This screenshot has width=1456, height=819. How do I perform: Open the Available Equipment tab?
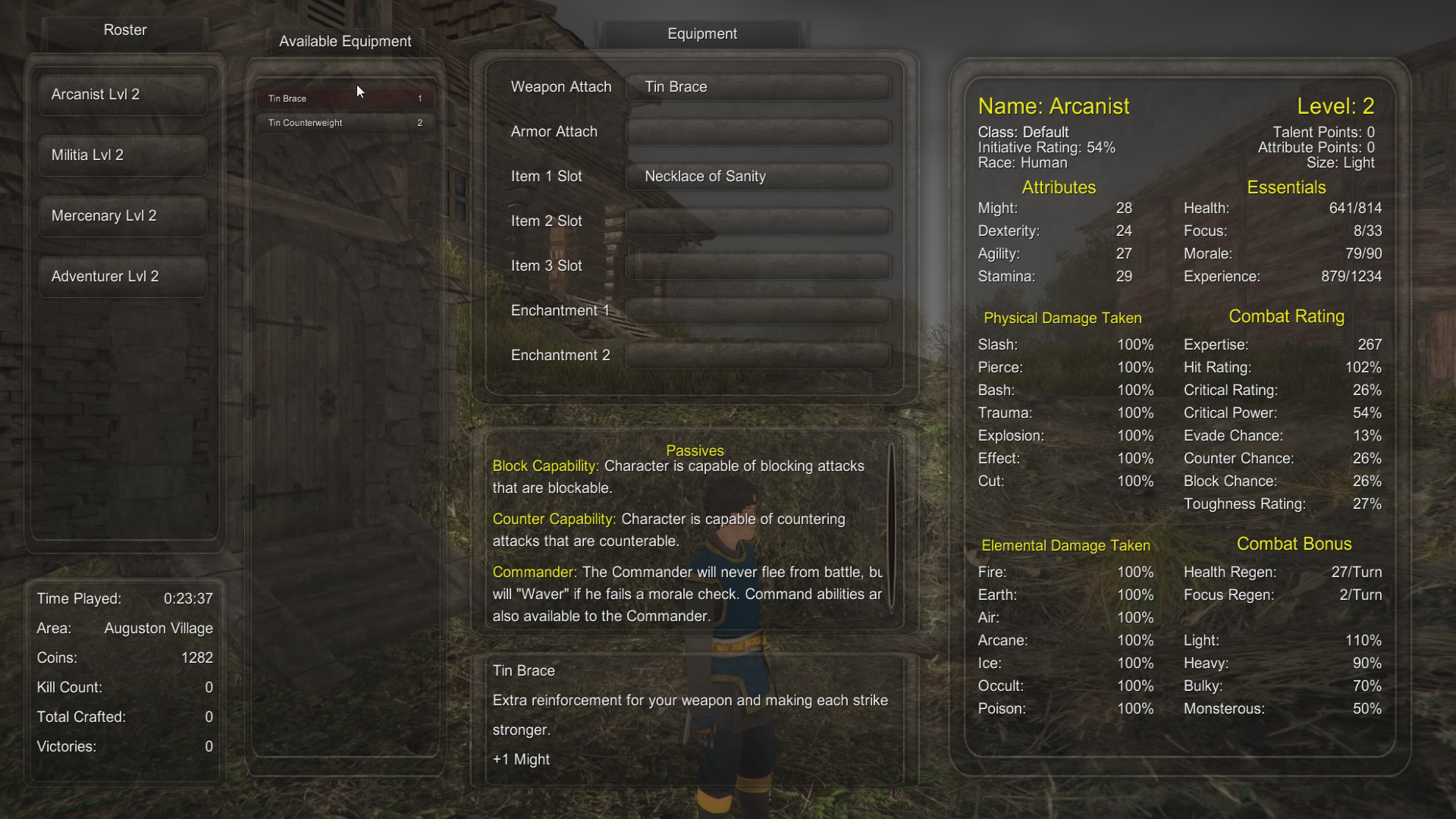click(x=345, y=41)
